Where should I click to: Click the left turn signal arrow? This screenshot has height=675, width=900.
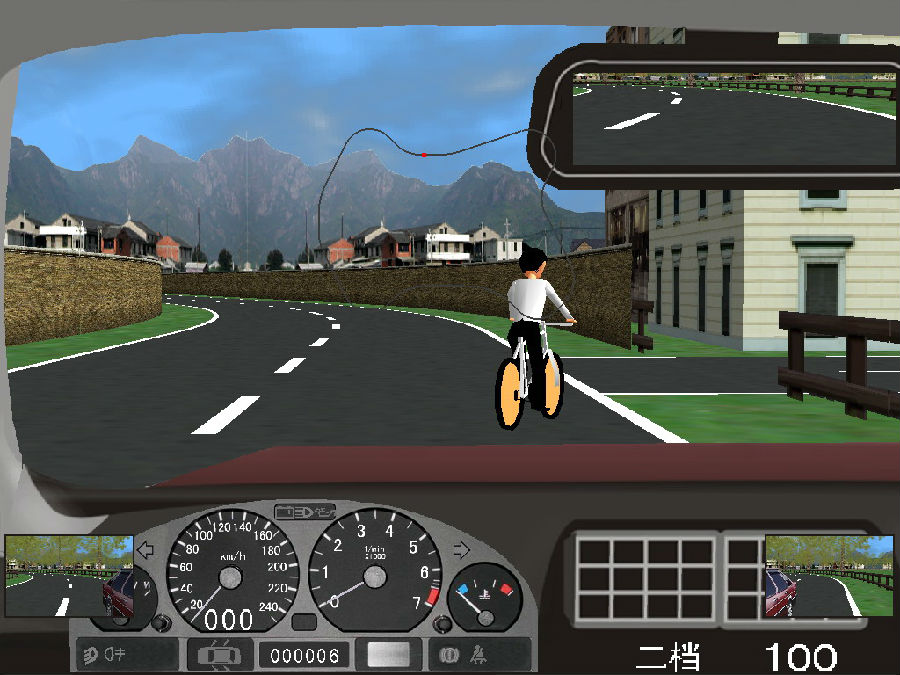tap(145, 549)
